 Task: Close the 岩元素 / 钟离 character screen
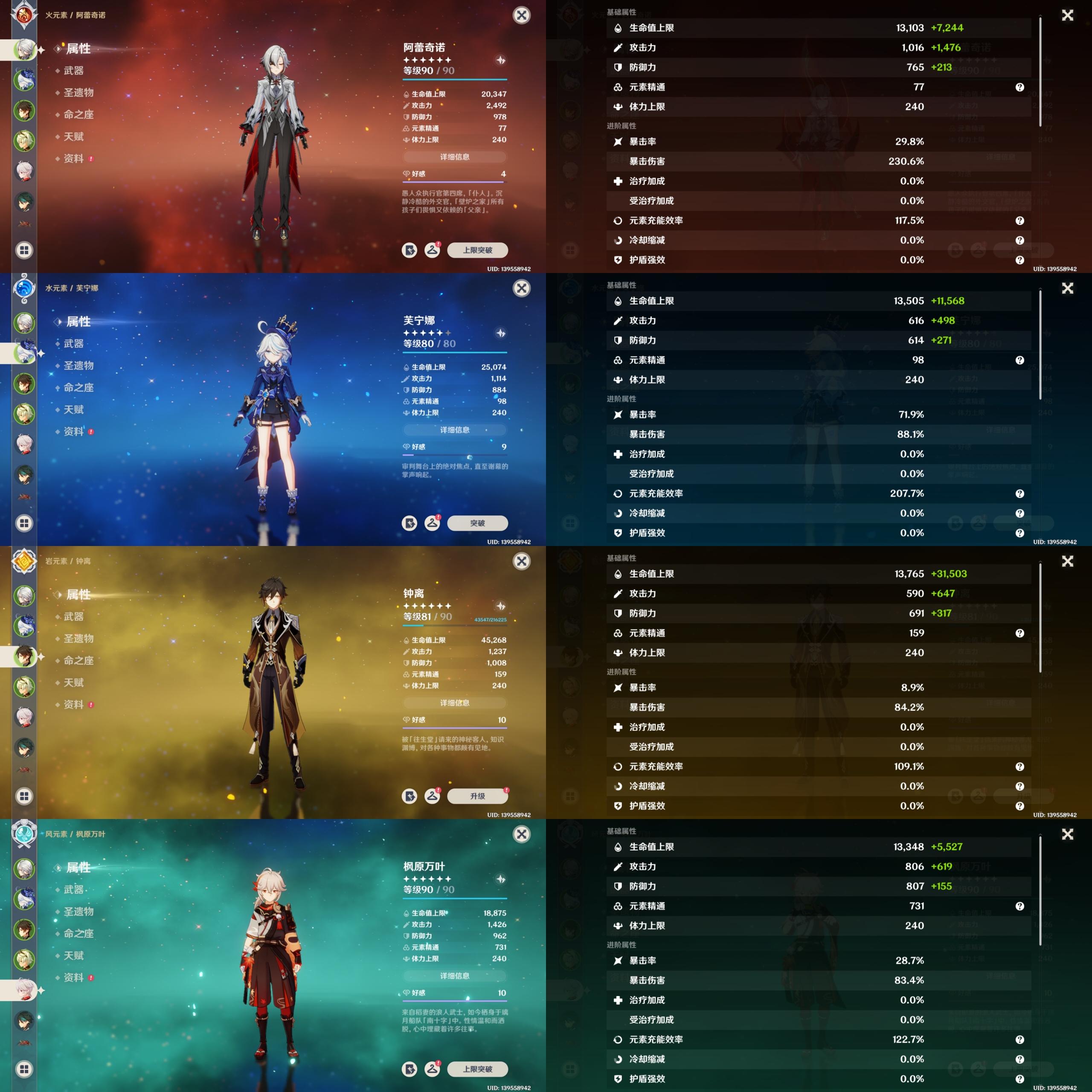[521, 561]
